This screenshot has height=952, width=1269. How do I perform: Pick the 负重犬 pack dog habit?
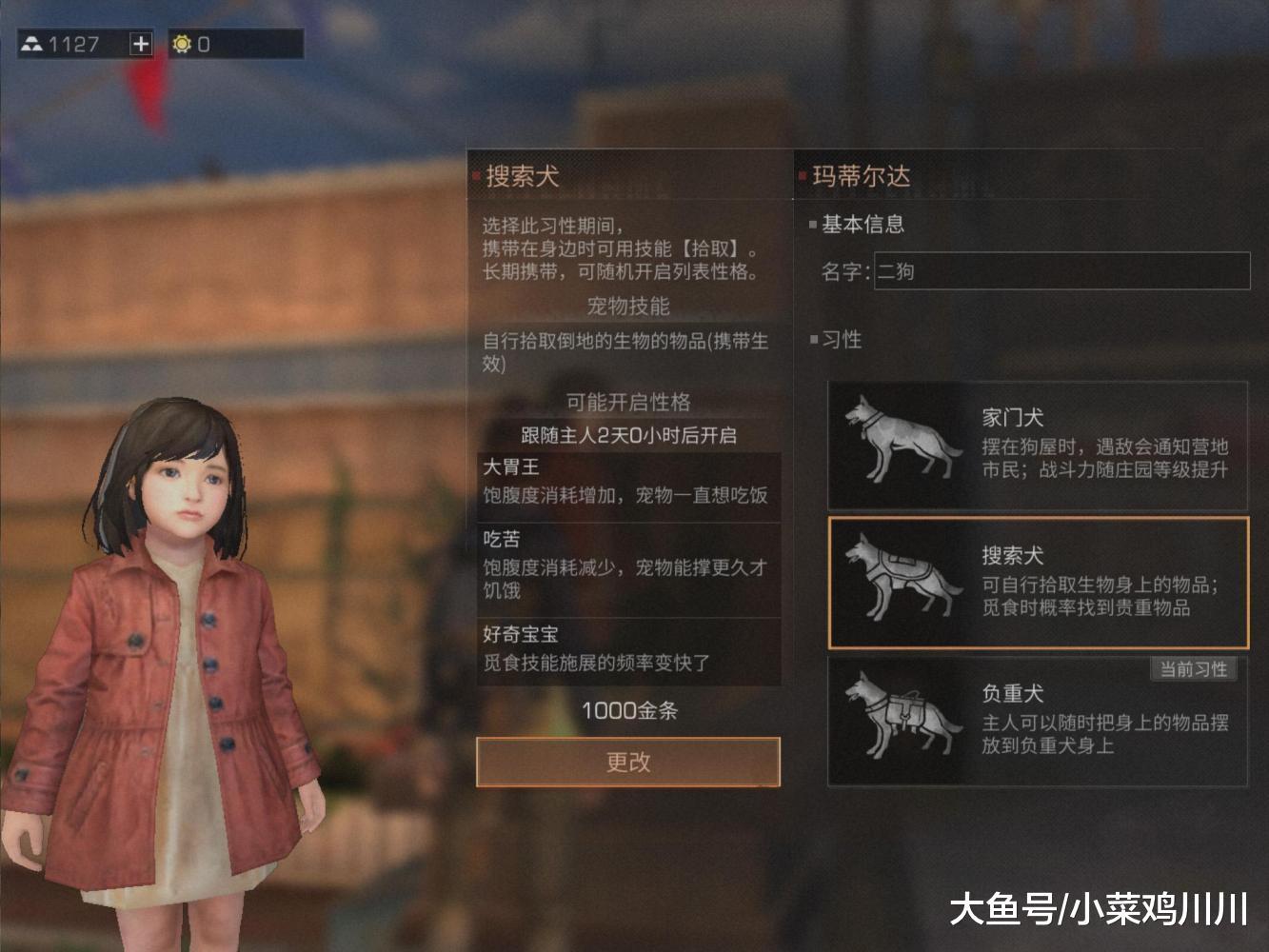1038,721
